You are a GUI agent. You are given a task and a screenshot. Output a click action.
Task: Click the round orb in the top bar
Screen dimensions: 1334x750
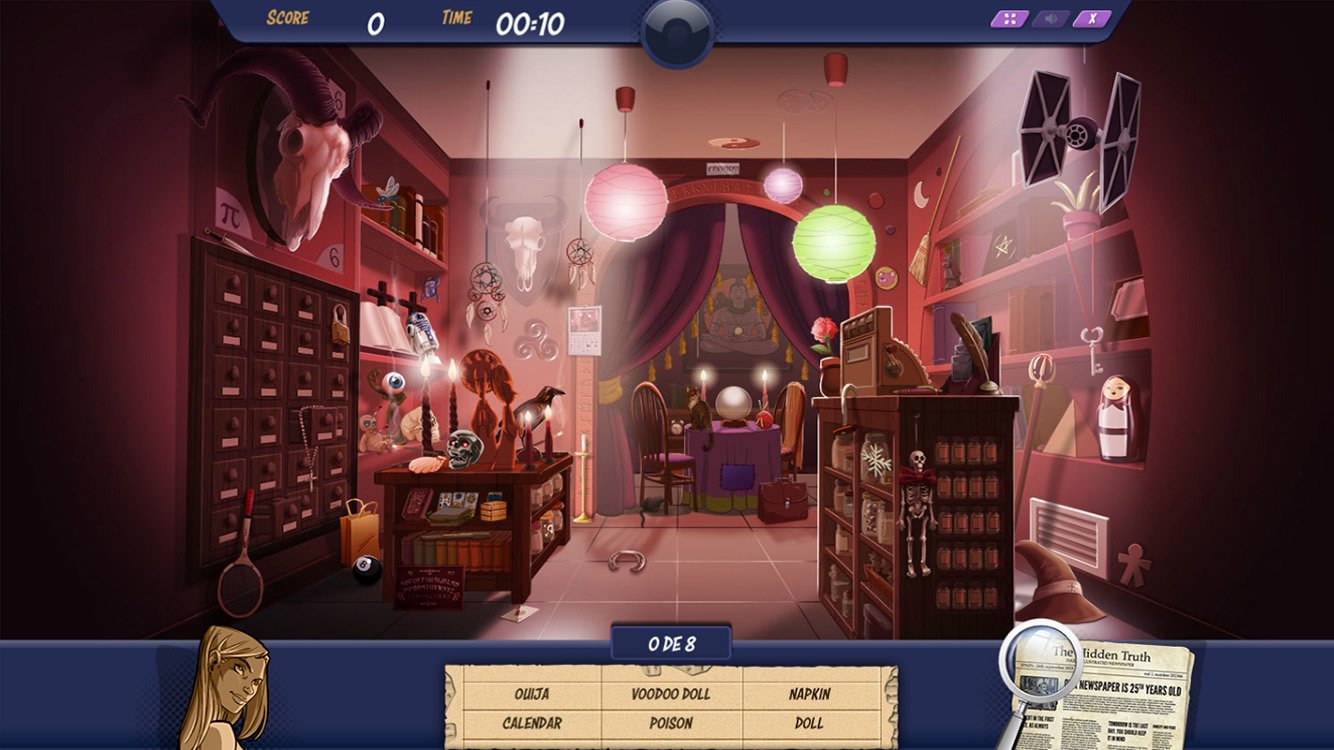(678, 32)
